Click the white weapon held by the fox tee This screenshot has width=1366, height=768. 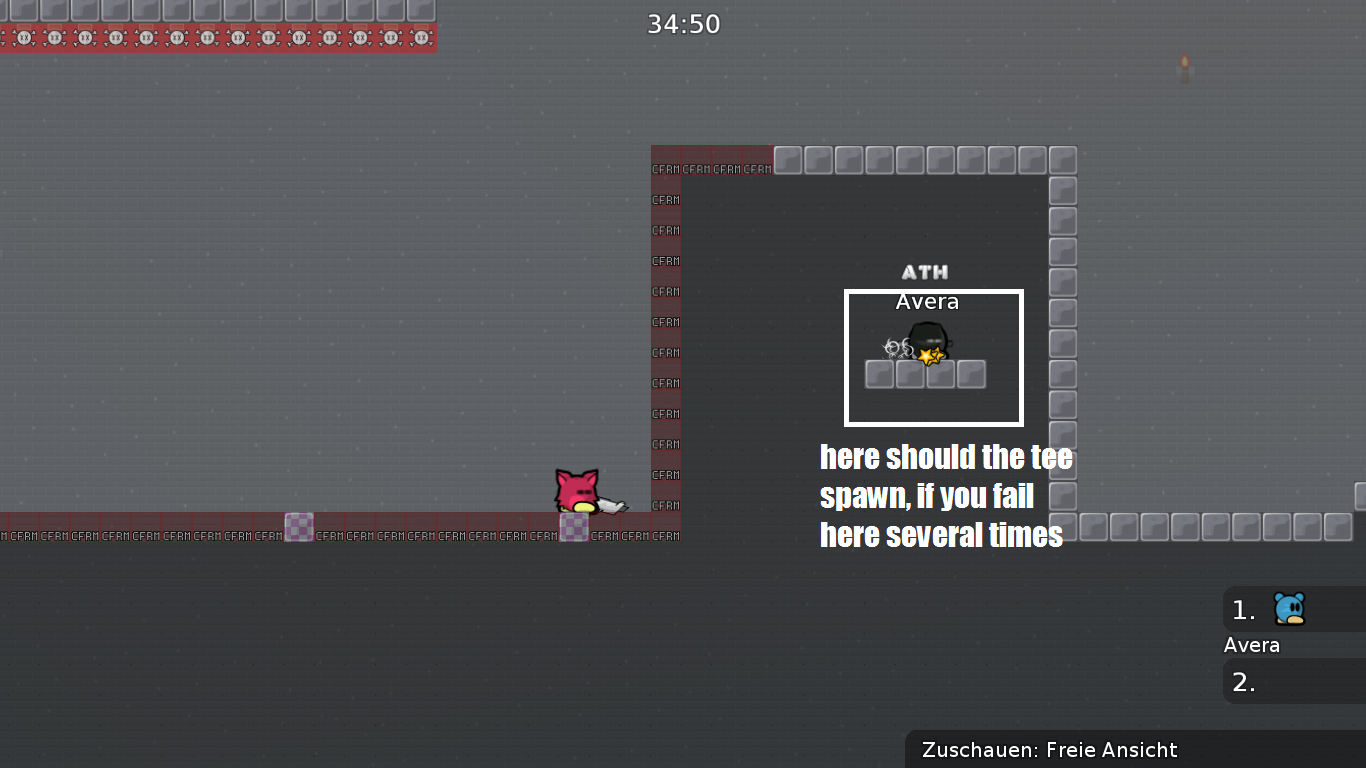[x=610, y=505]
